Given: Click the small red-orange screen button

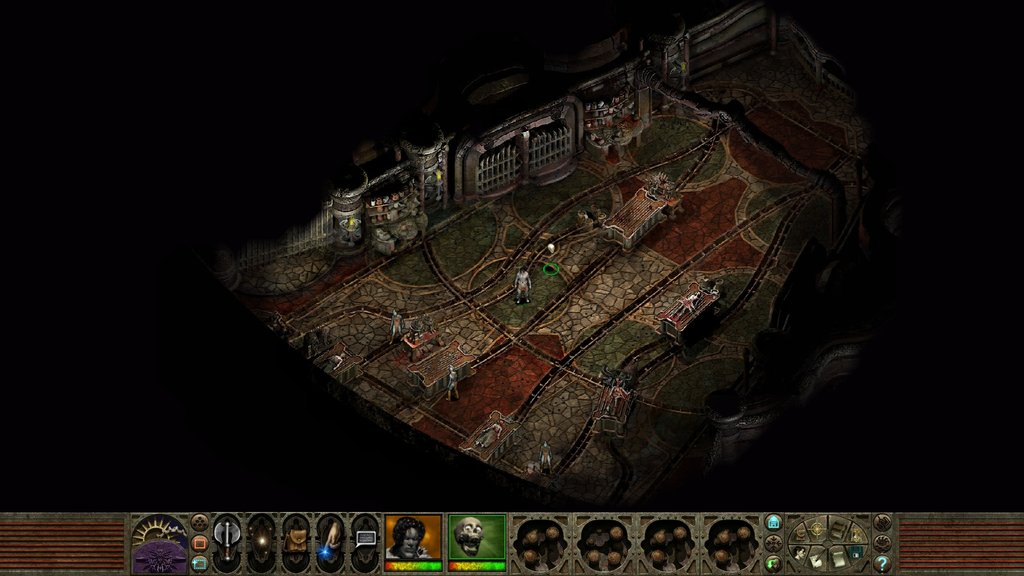Looking at the screenshot, I should pos(199,542).
